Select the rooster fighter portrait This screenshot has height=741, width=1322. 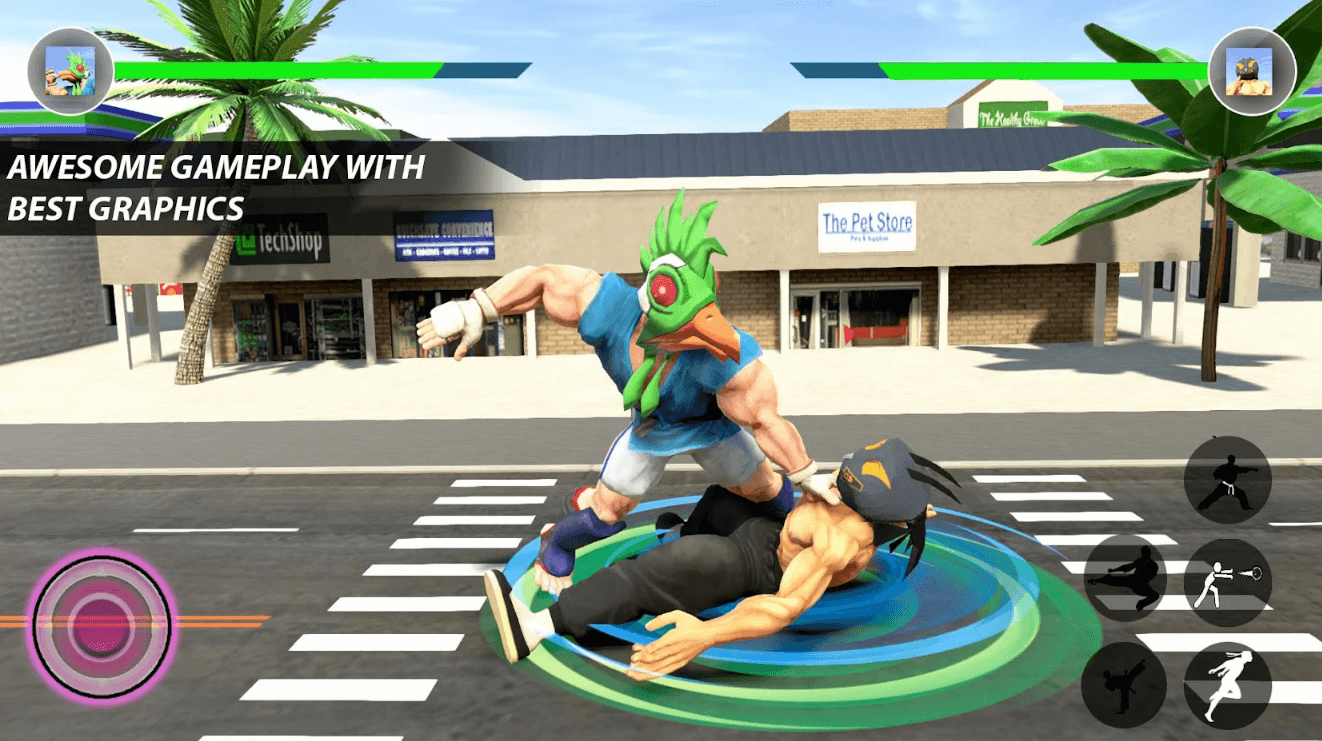click(70, 71)
